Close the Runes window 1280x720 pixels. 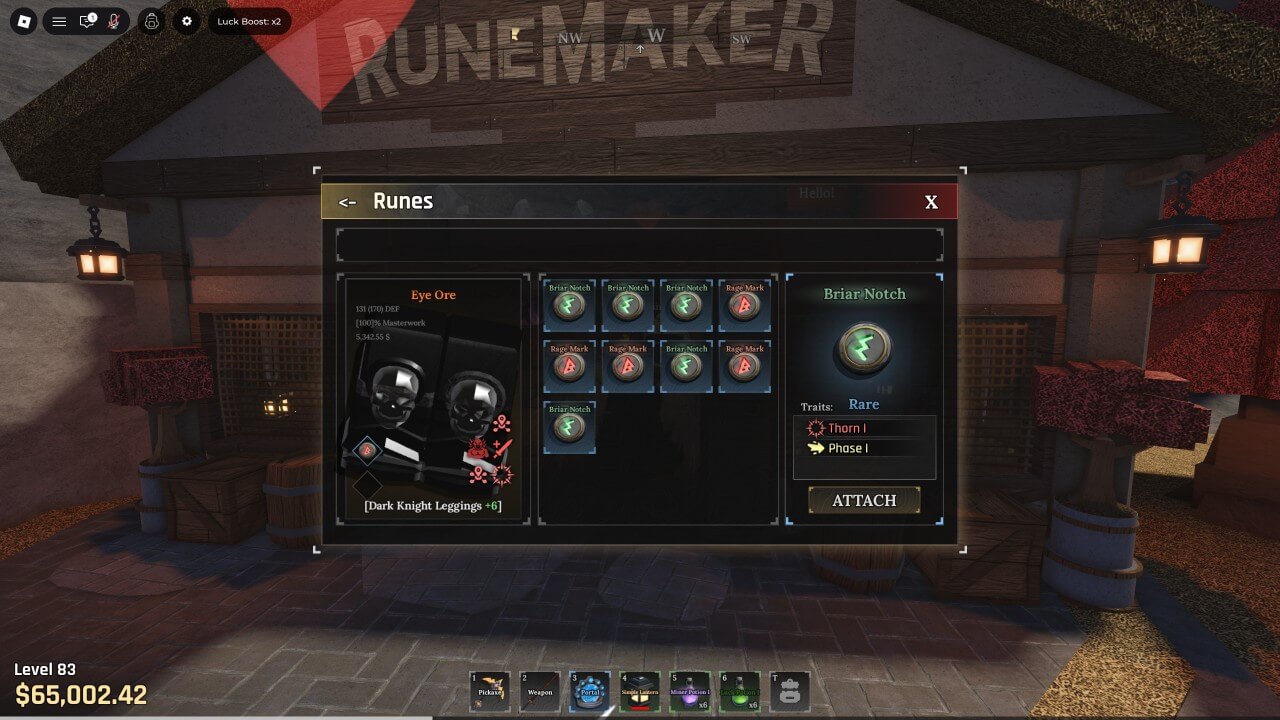coord(931,202)
